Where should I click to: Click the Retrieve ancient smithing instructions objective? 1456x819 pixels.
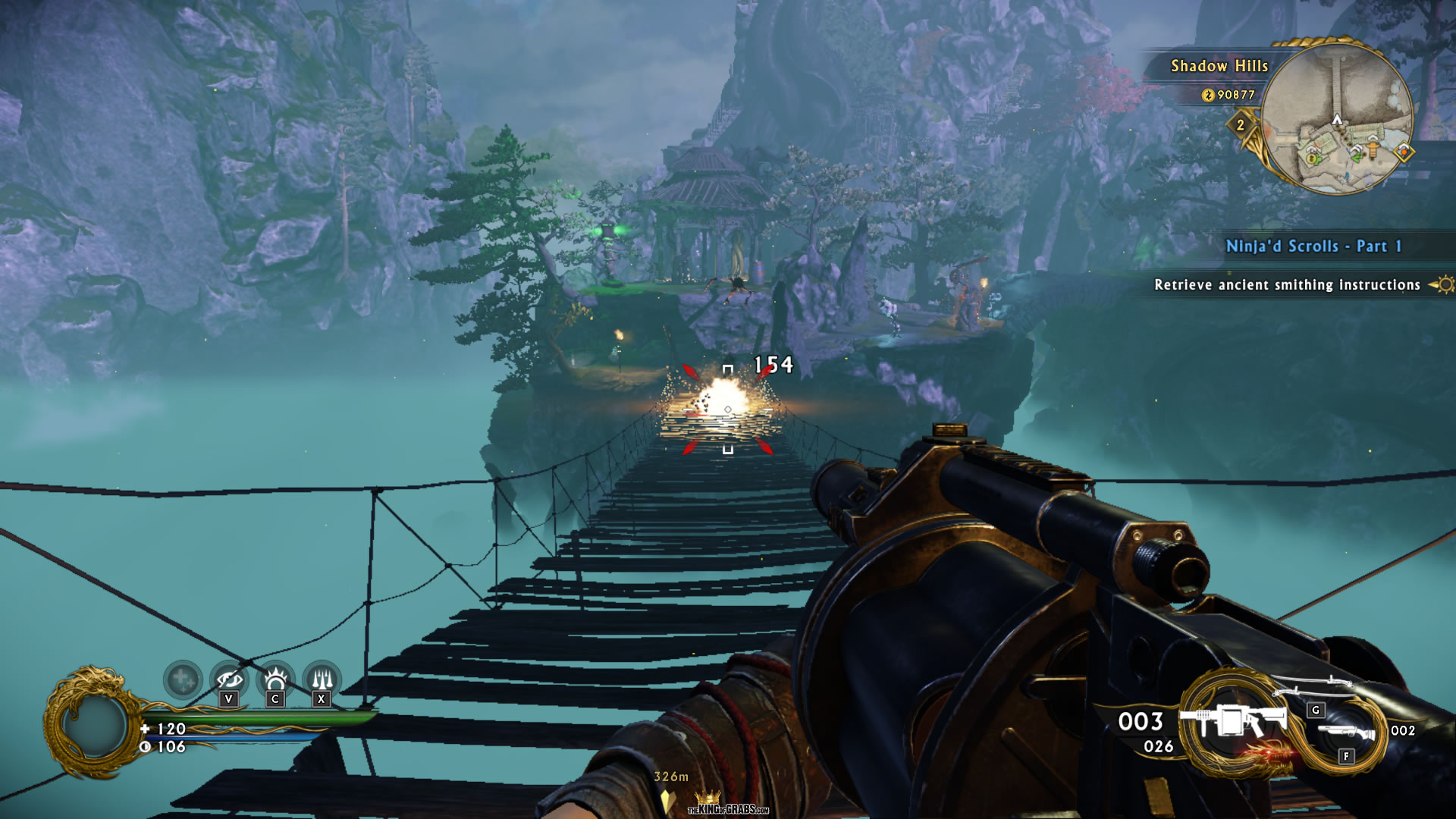pos(1287,284)
